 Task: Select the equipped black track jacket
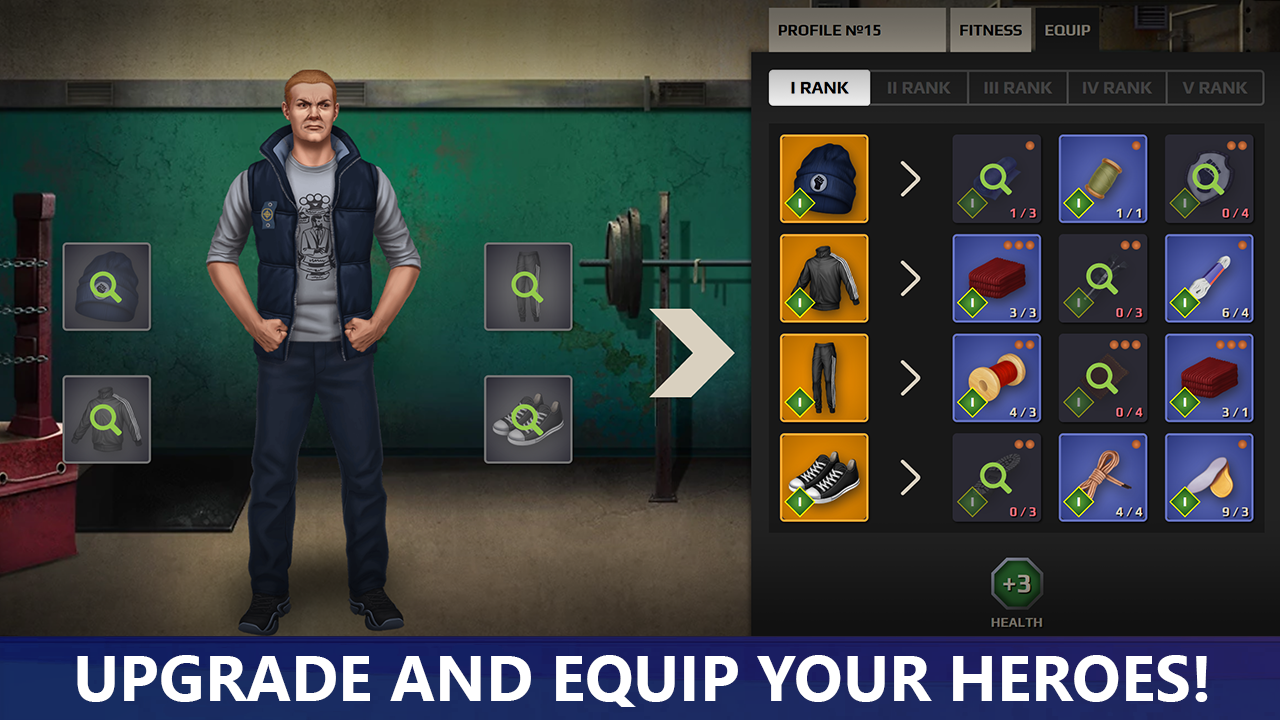[x=824, y=279]
